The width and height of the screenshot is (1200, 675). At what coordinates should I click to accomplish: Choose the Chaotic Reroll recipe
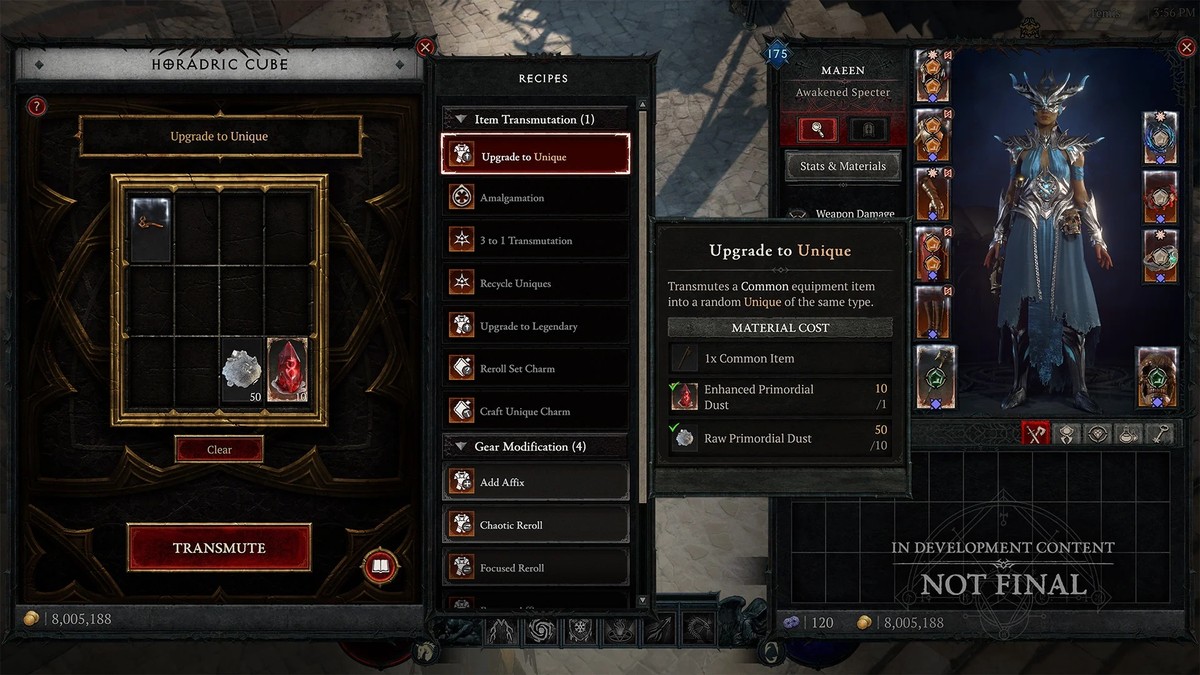coord(535,525)
